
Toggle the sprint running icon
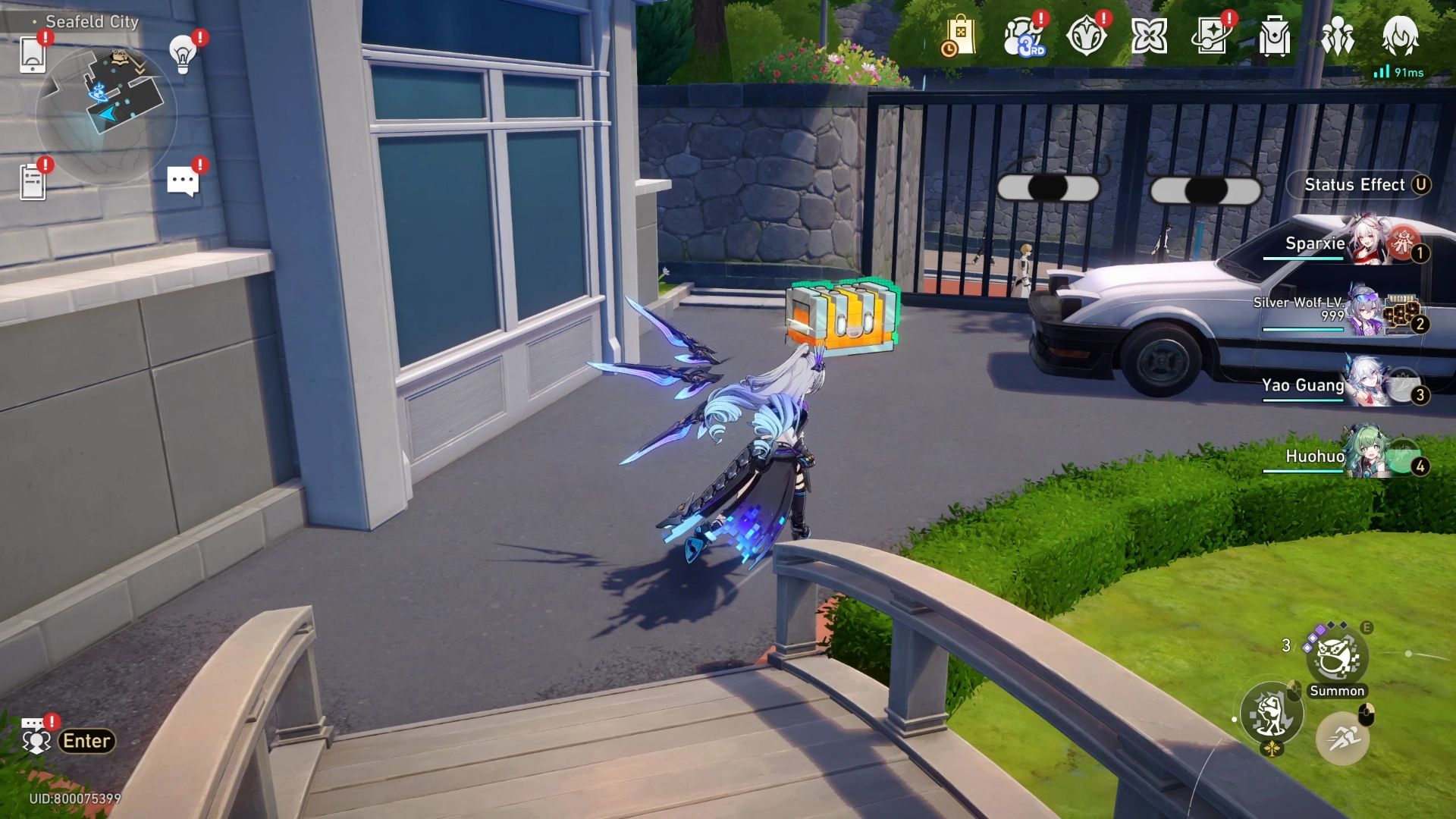pyautogui.click(x=1342, y=736)
